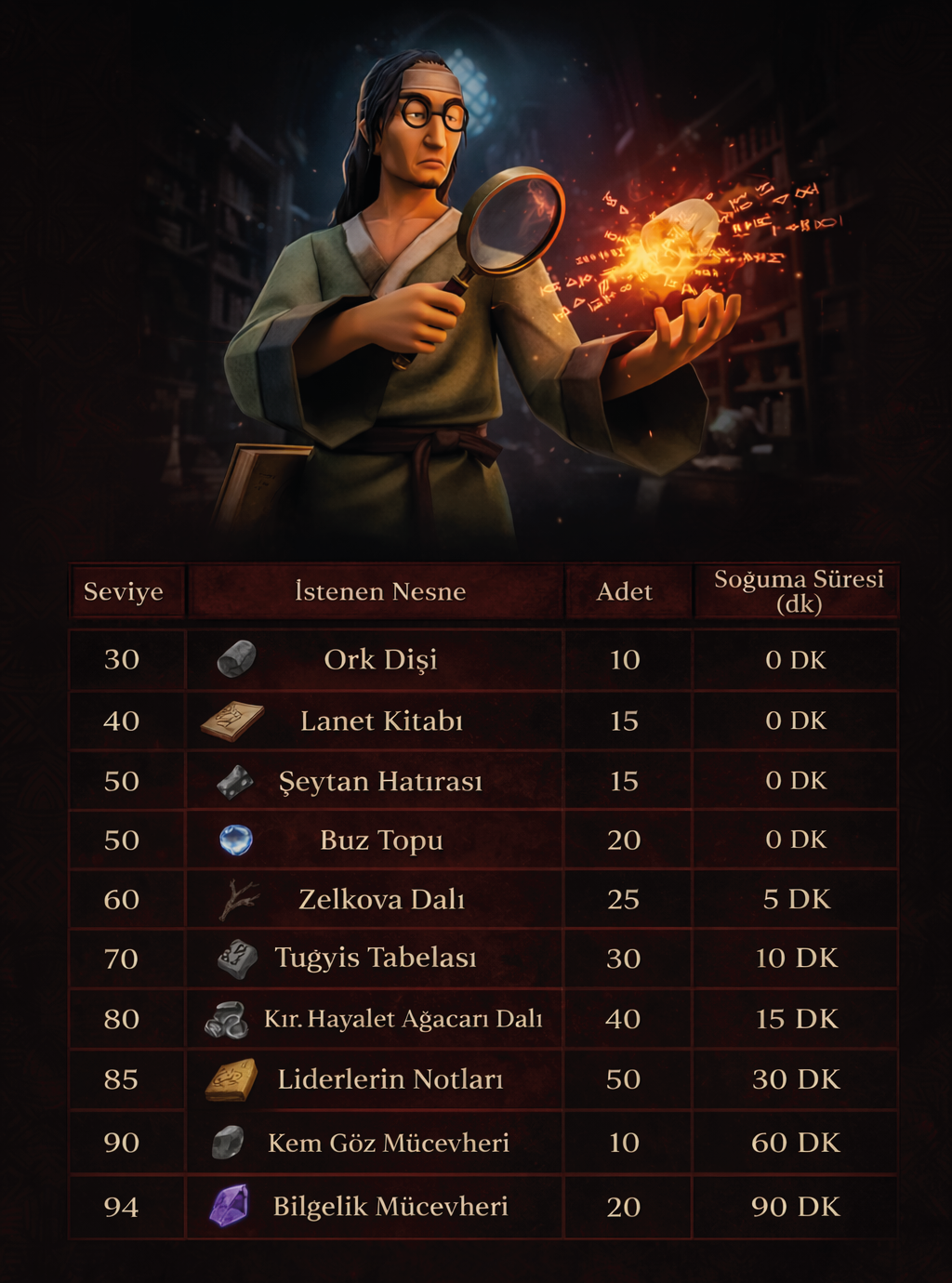
Task: Click the Tugyis Tabelası tablet icon
Action: point(237,959)
